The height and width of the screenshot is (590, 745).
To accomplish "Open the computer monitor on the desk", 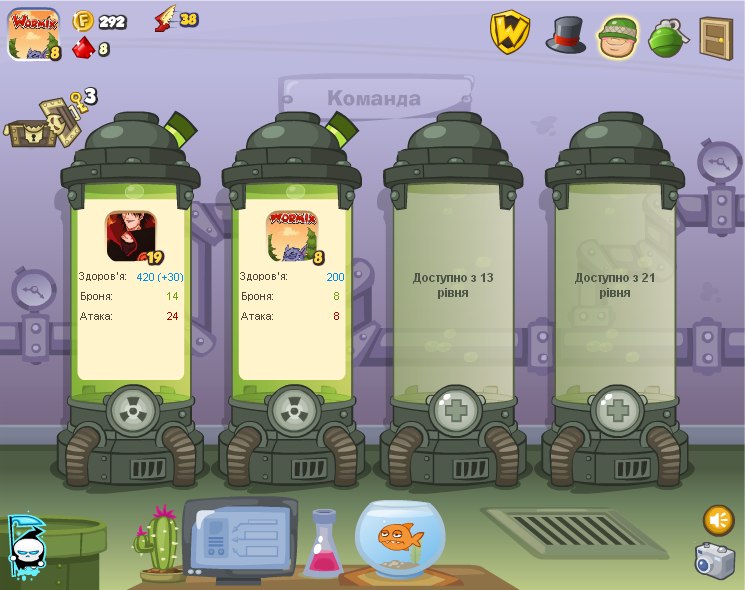I will click(239, 538).
